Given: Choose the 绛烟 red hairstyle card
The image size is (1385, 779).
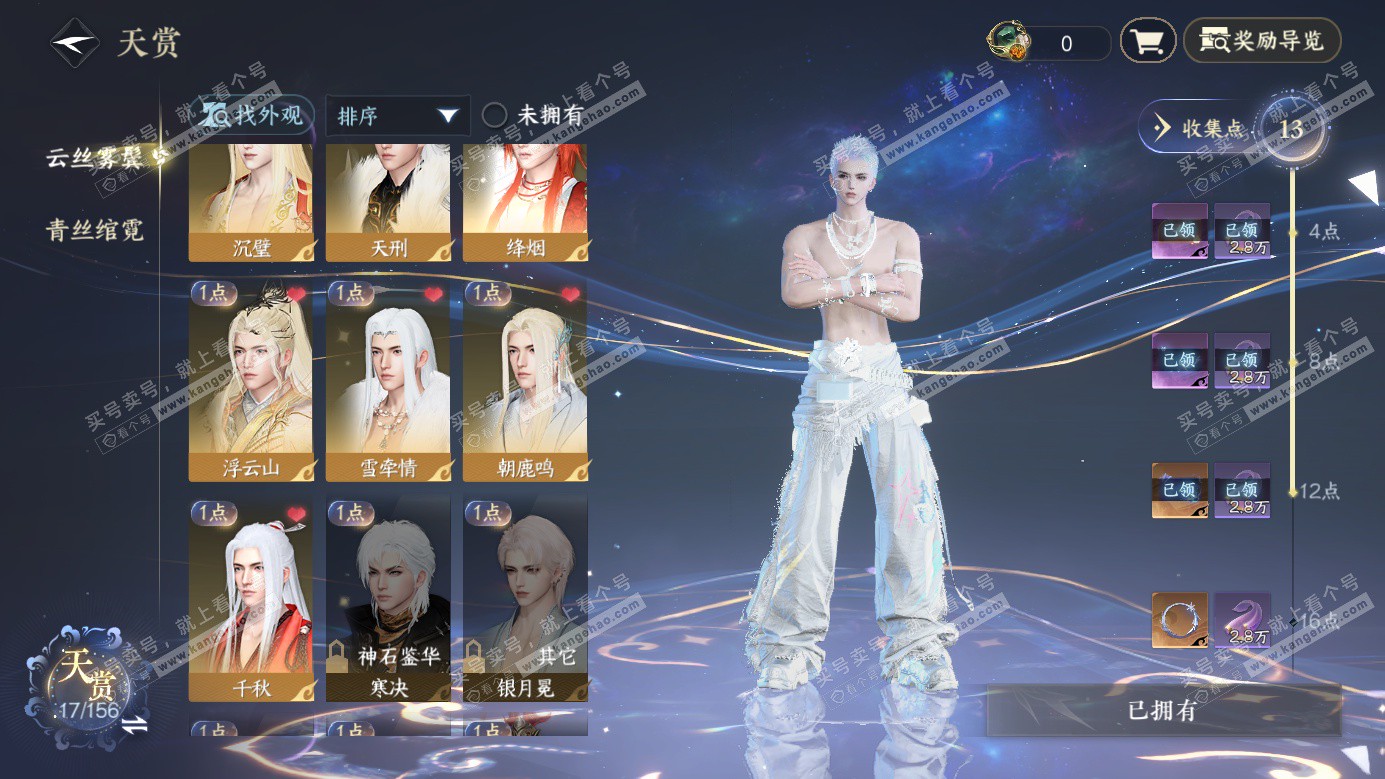Looking at the screenshot, I should 525,203.
